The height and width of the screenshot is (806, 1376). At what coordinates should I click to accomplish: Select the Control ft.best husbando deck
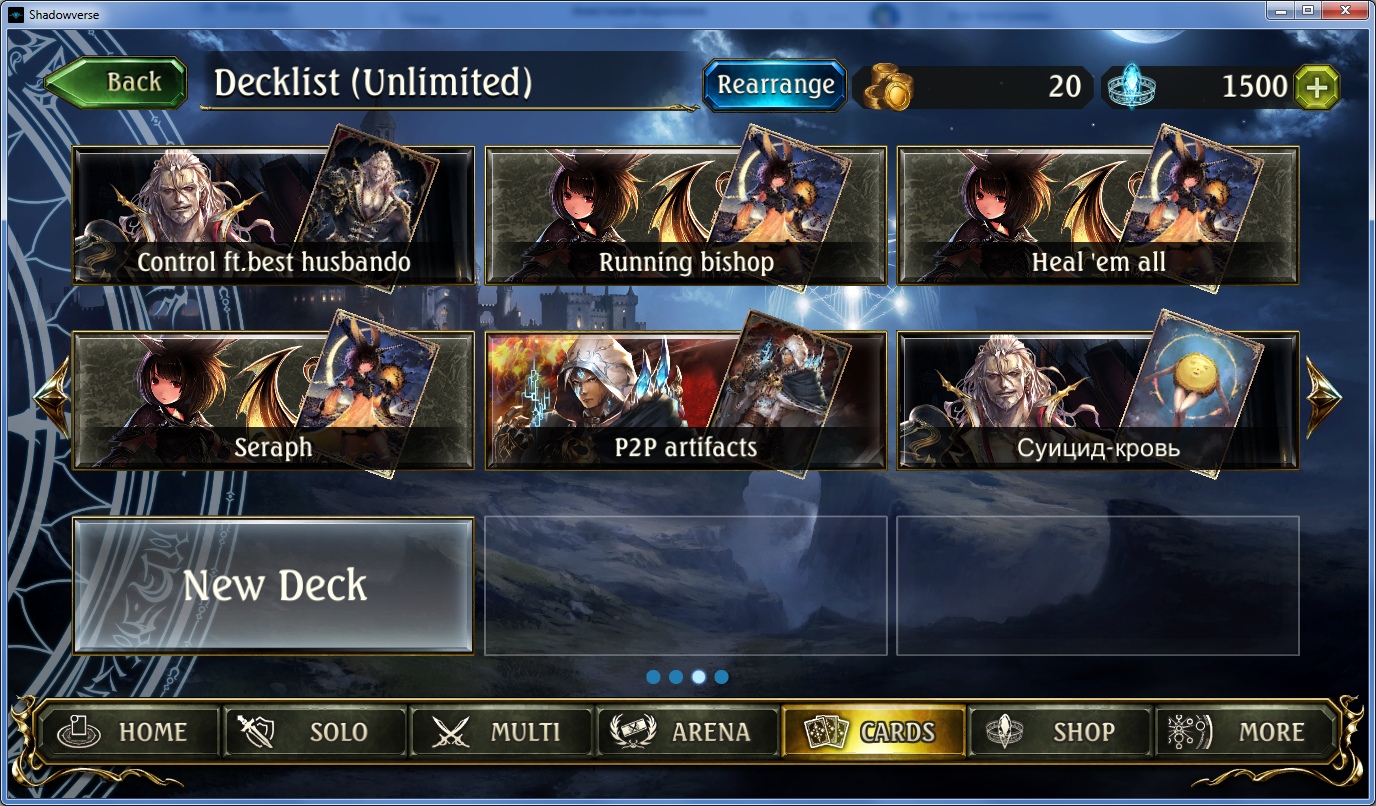tap(272, 217)
